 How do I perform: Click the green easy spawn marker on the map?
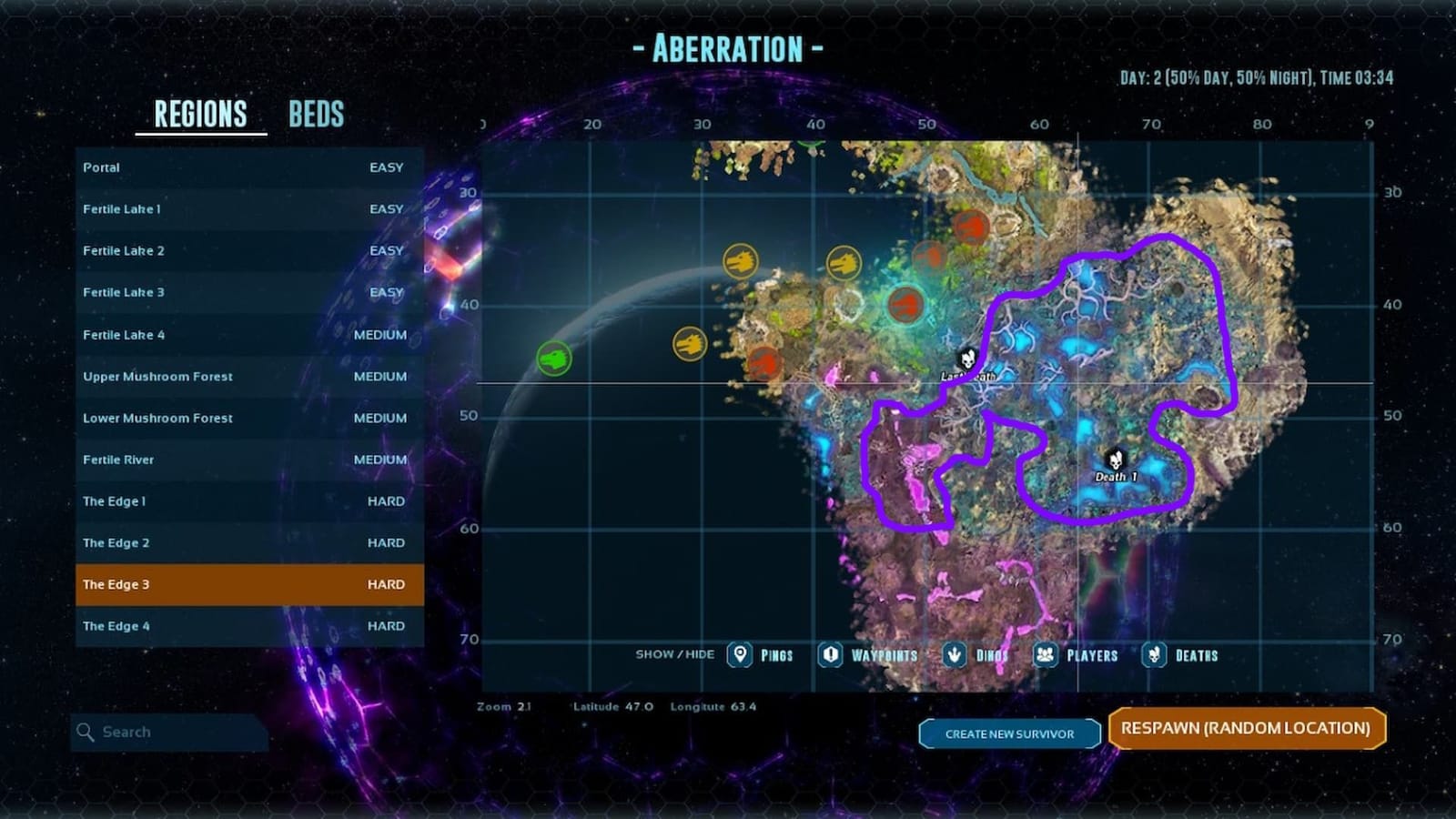coord(557,357)
